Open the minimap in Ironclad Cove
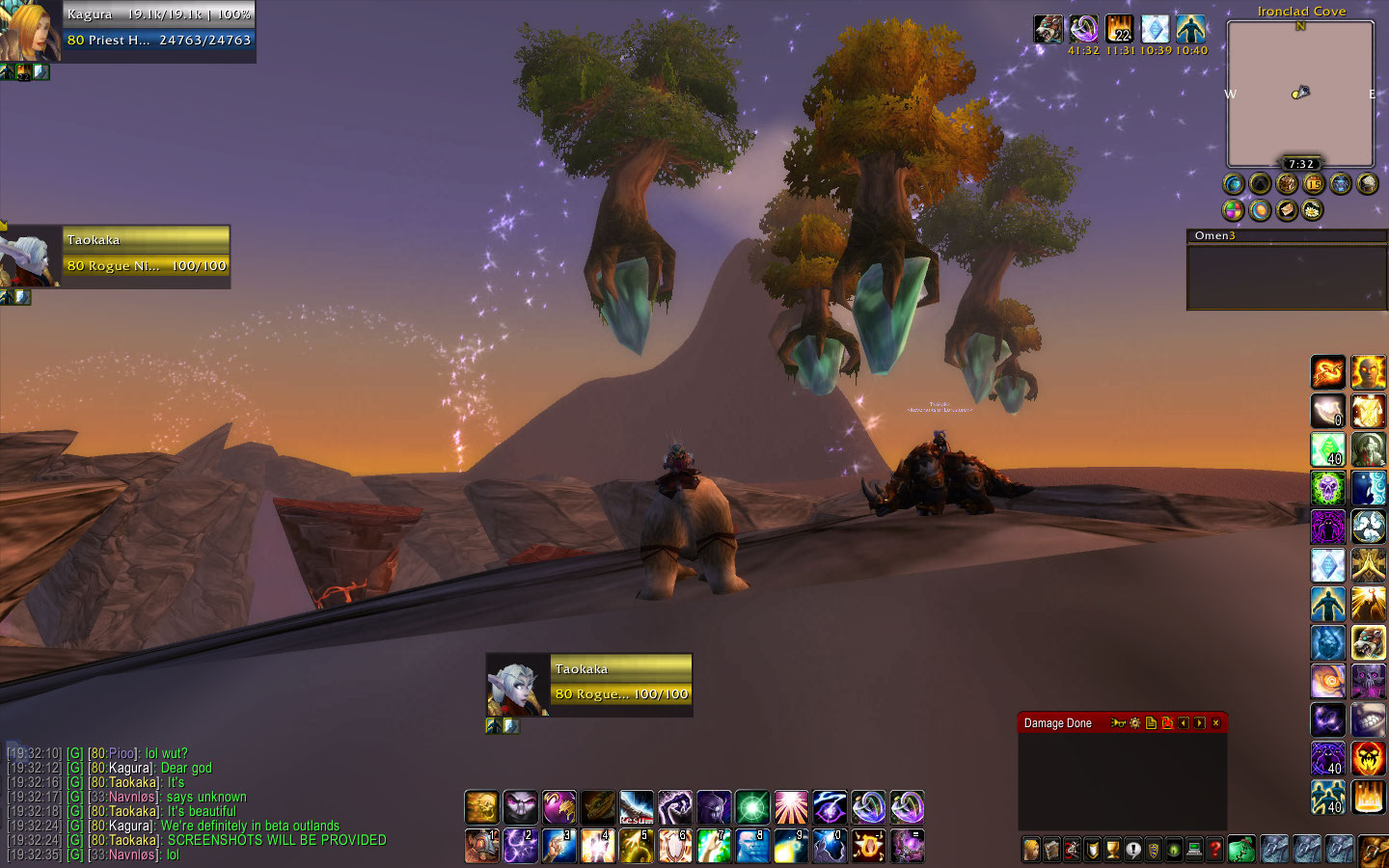The image size is (1389, 868). click(1299, 94)
